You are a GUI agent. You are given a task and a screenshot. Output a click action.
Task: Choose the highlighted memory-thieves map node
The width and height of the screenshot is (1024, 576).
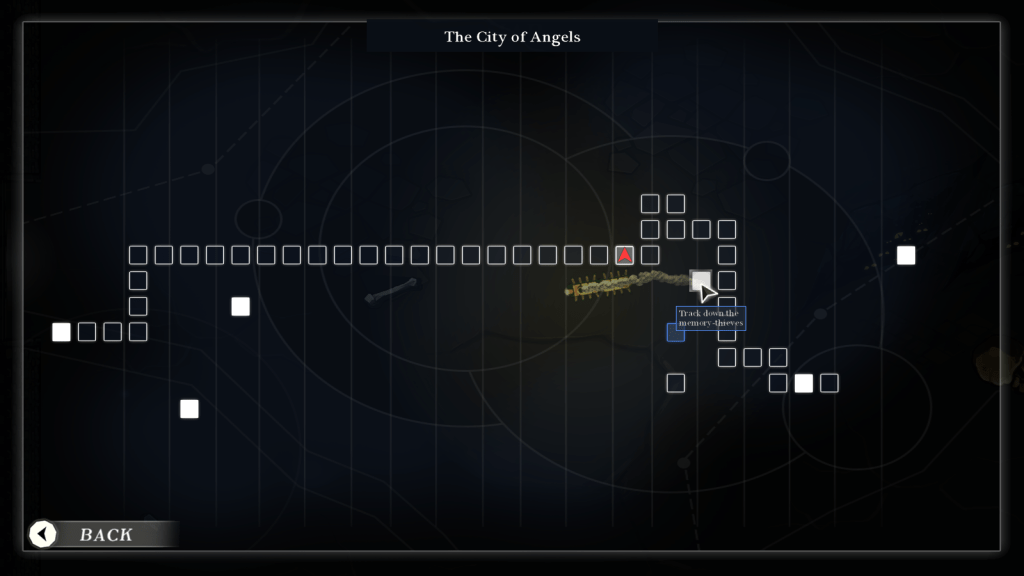[x=701, y=281]
